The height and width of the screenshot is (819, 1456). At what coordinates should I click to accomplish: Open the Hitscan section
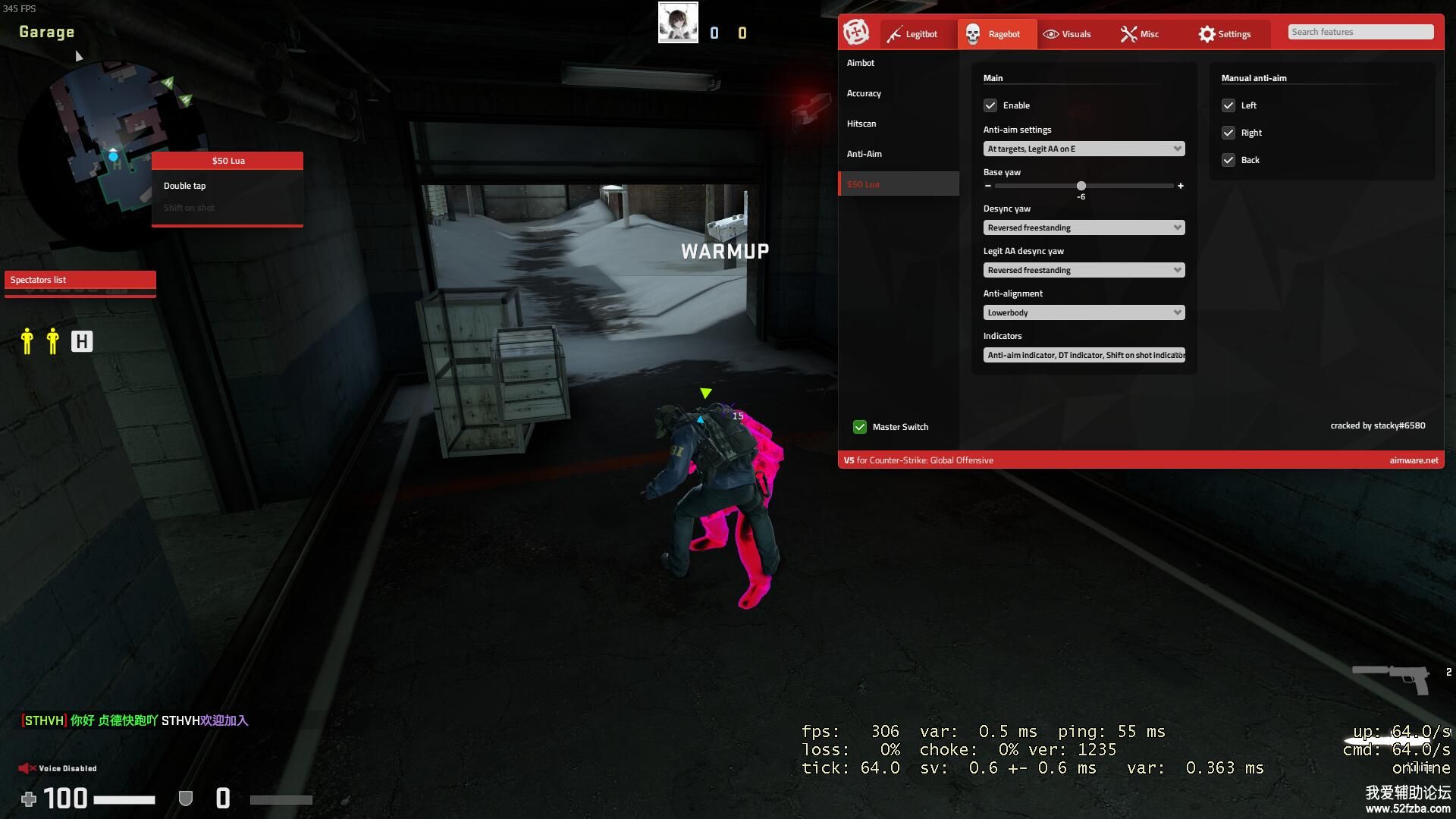click(861, 124)
